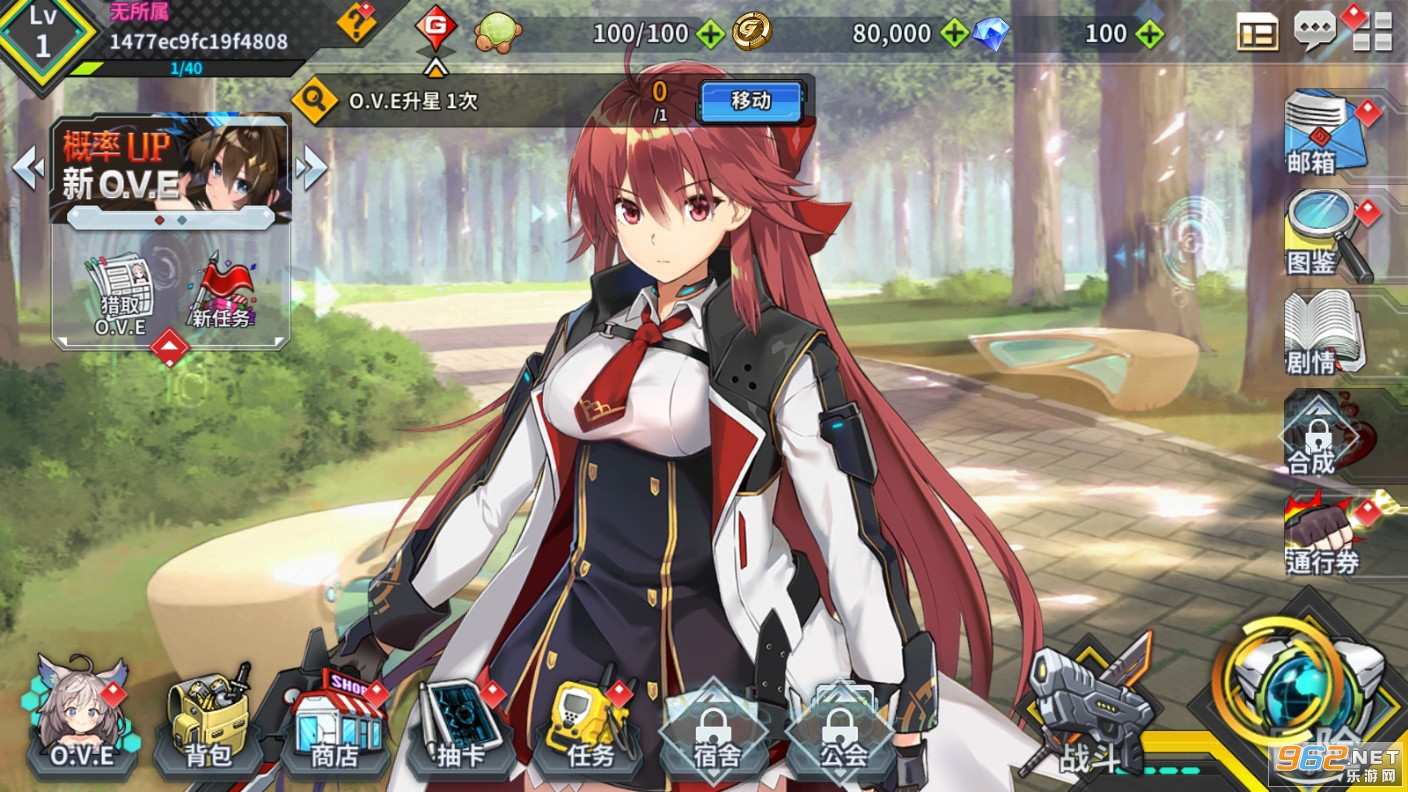
Task: Click the blue 移动 quest button
Action: tap(751, 100)
